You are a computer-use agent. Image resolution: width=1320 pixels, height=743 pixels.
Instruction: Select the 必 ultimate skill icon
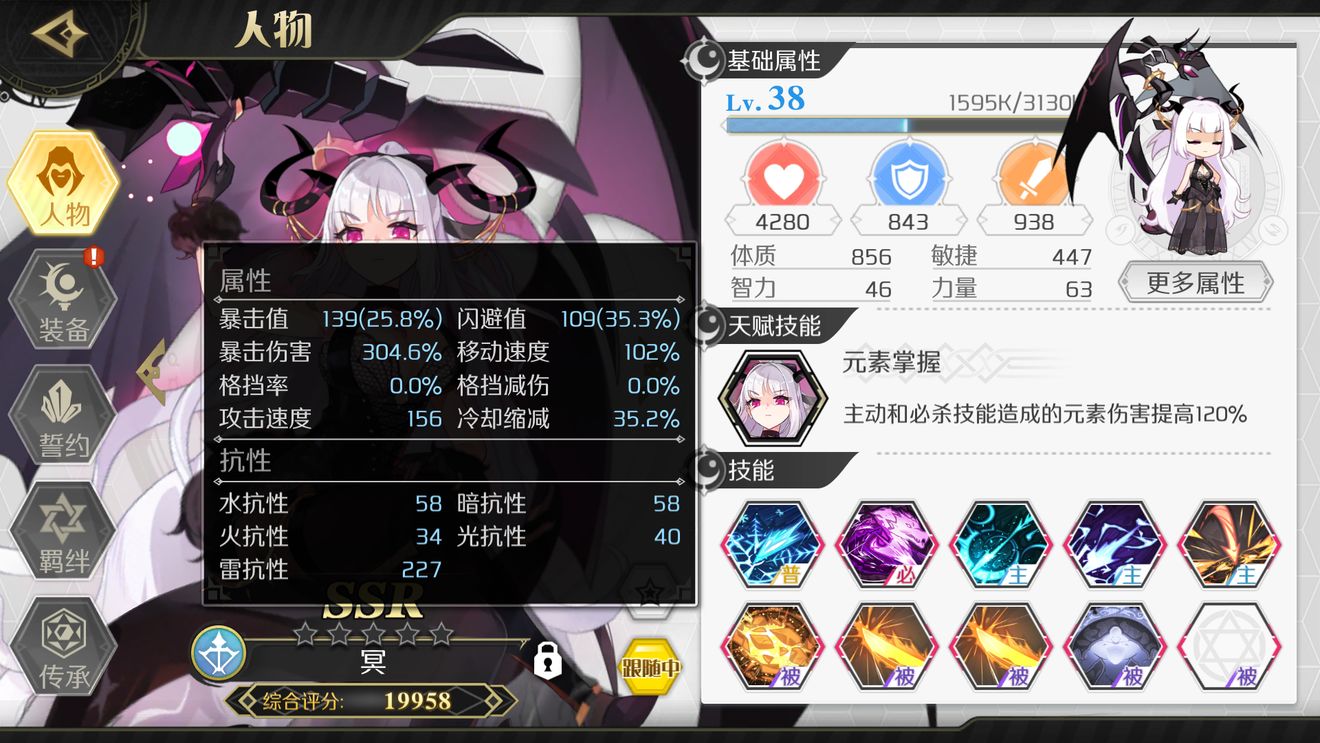pos(887,543)
